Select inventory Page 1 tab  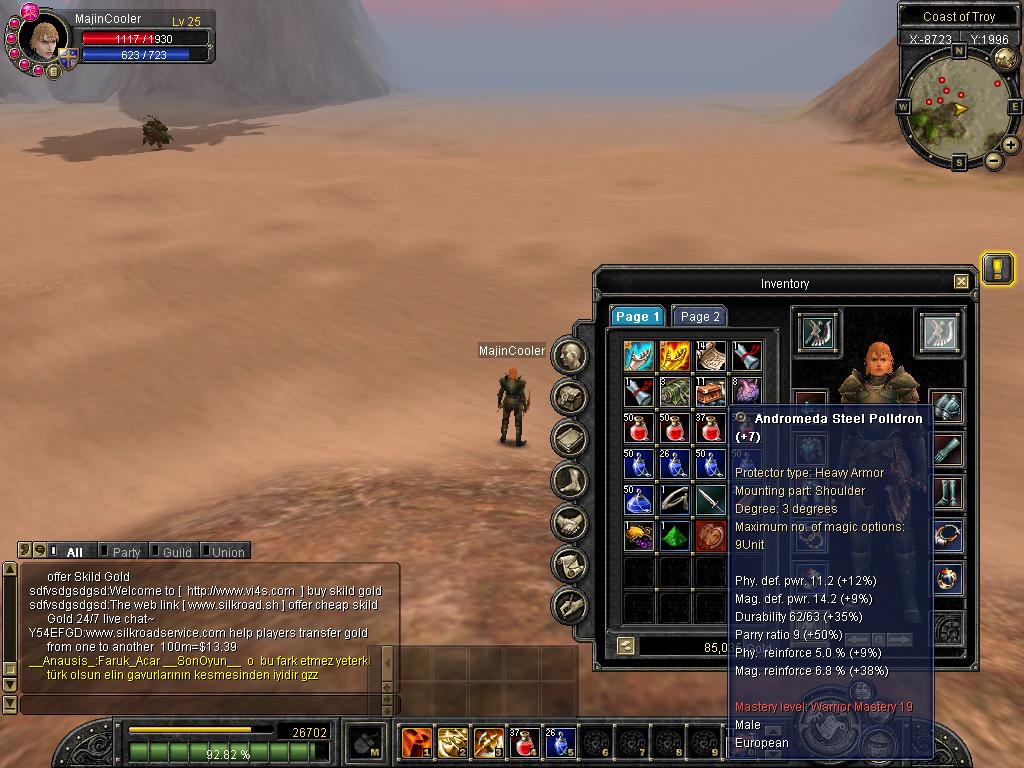pos(638,317)
